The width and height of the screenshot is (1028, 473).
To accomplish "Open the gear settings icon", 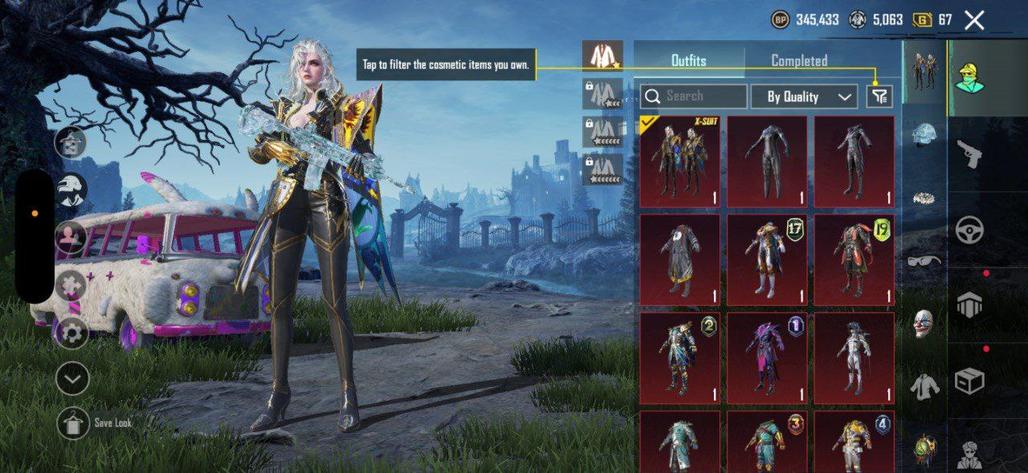I will 72,331.
